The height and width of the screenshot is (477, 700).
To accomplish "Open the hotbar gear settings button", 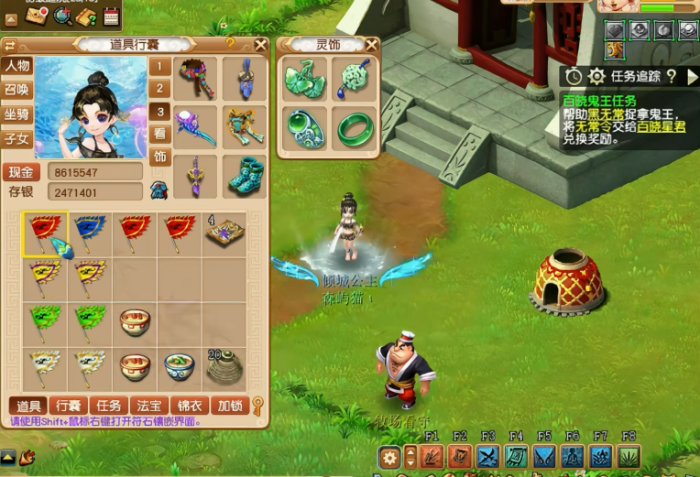I will [x=390, y=457].
